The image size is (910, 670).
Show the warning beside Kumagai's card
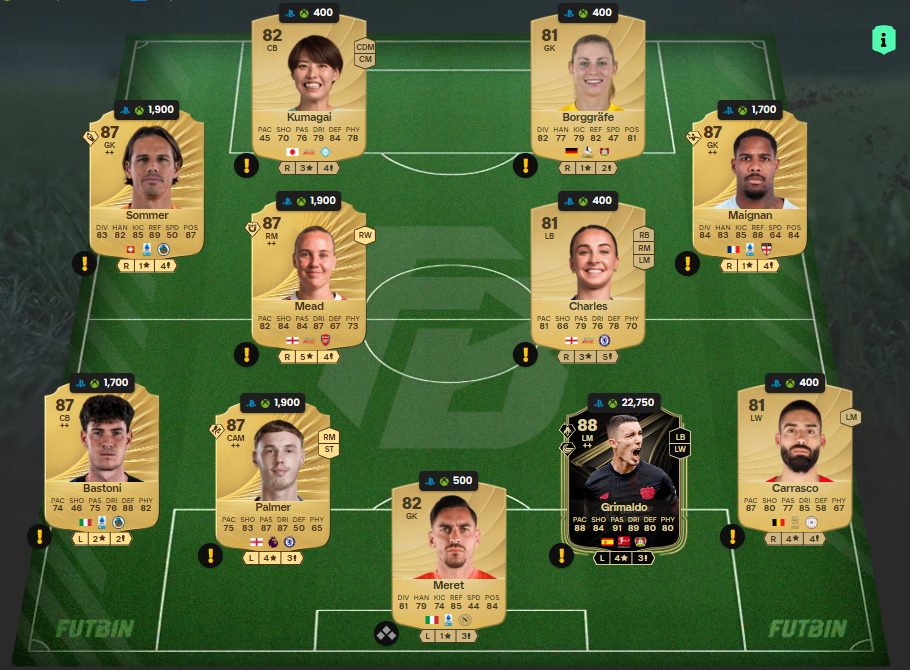(x=246, y=166)
